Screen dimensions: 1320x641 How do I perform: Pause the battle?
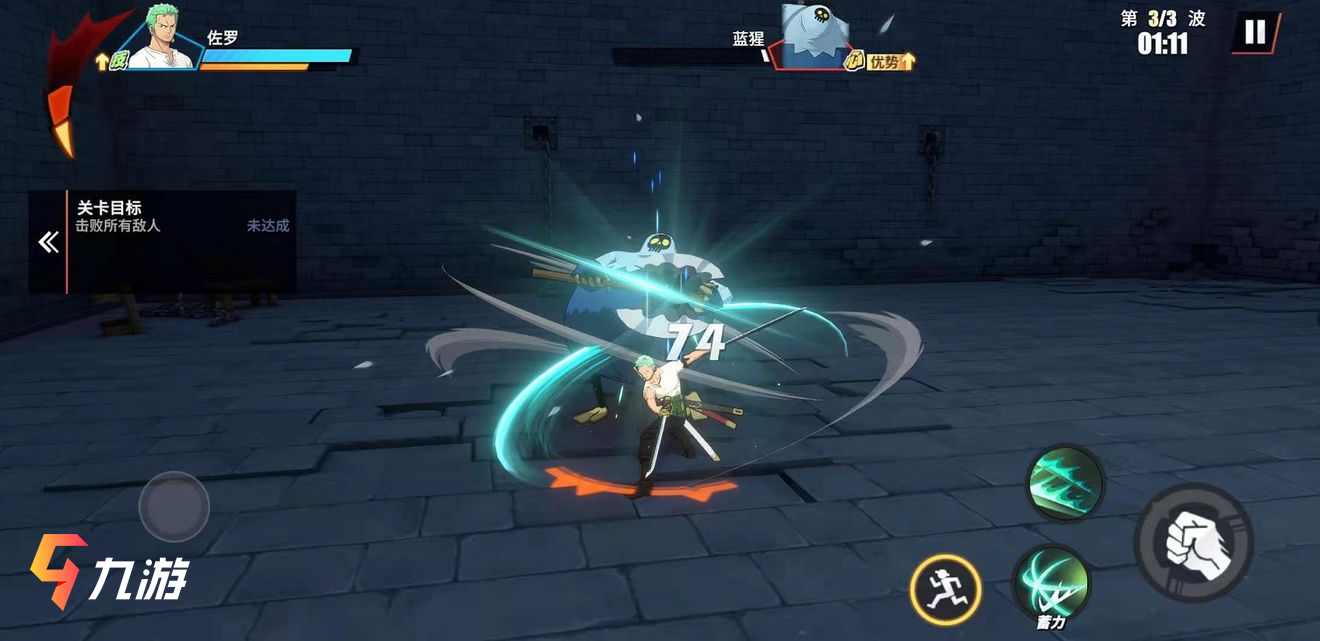(1254, 32)
